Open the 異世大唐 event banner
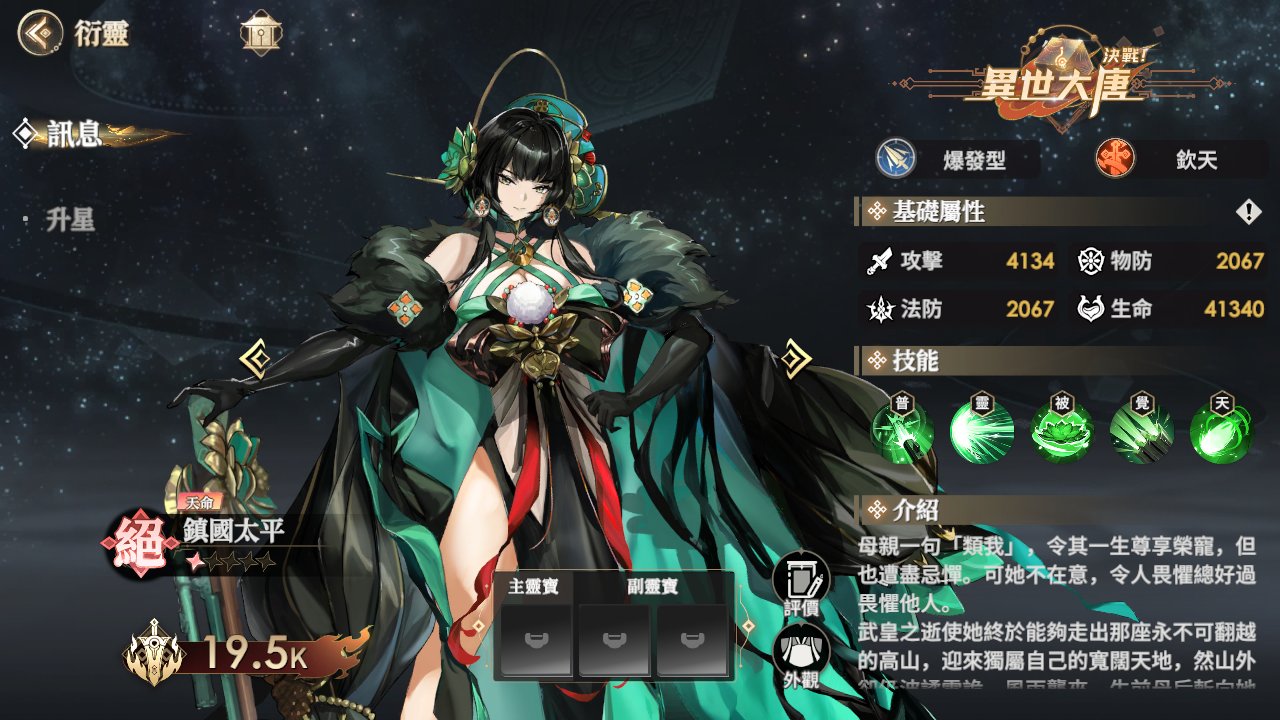The width and height of the screenshot is (1280, 720). [x=1055, y=75]
